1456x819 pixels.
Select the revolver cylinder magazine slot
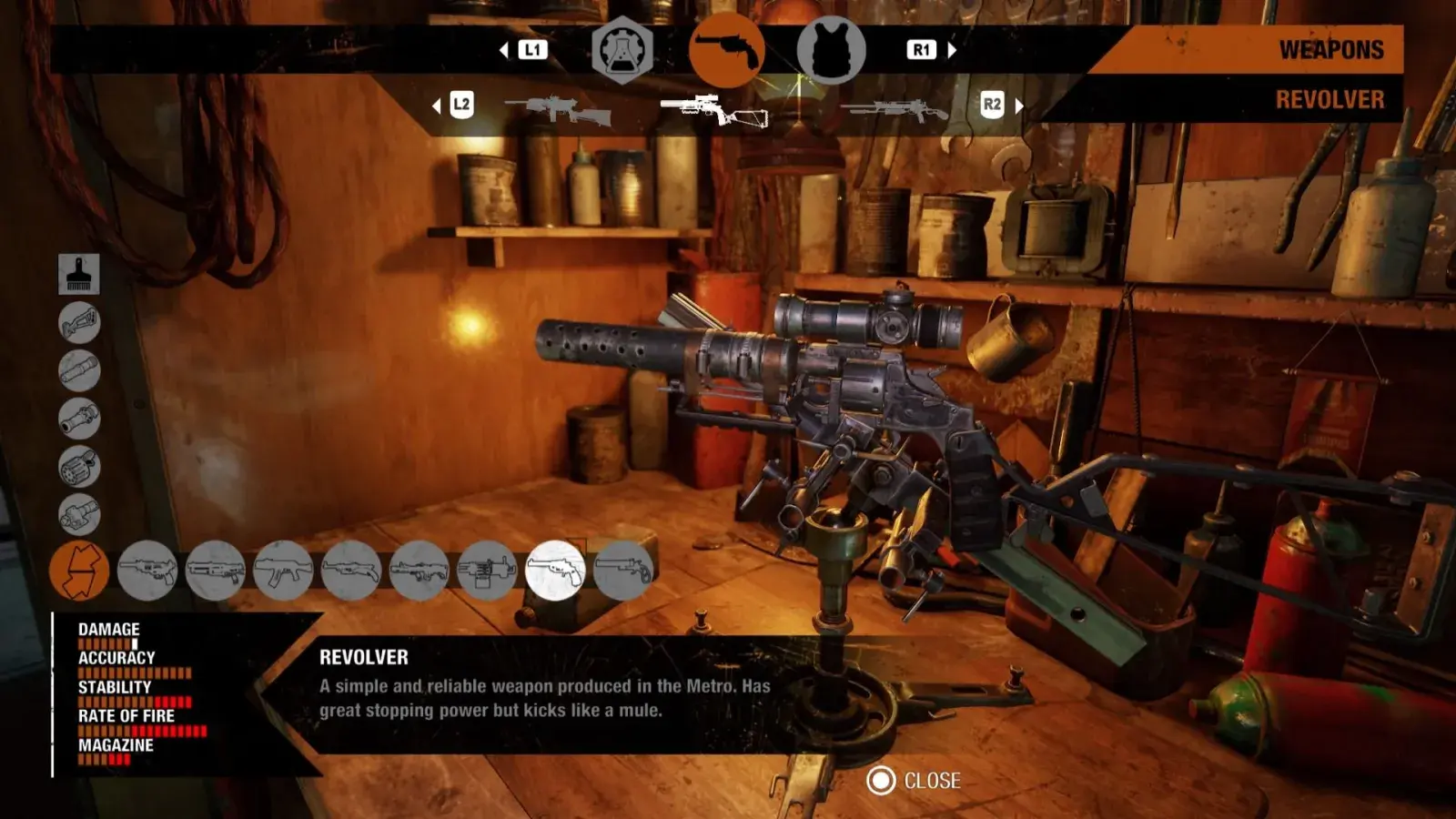[79, 467]
